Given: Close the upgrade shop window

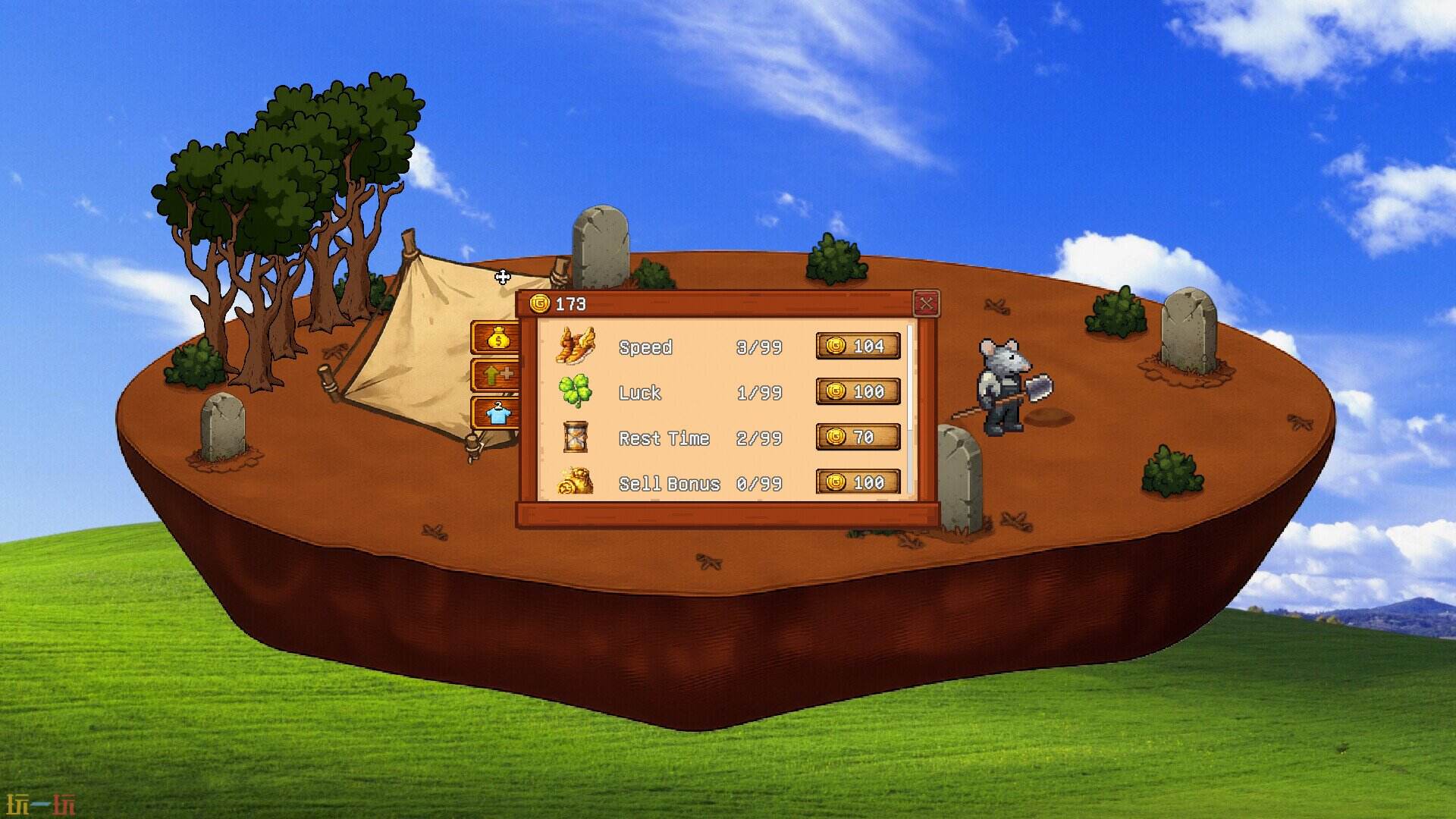Looking at the screenshot, I should (927, 301).
